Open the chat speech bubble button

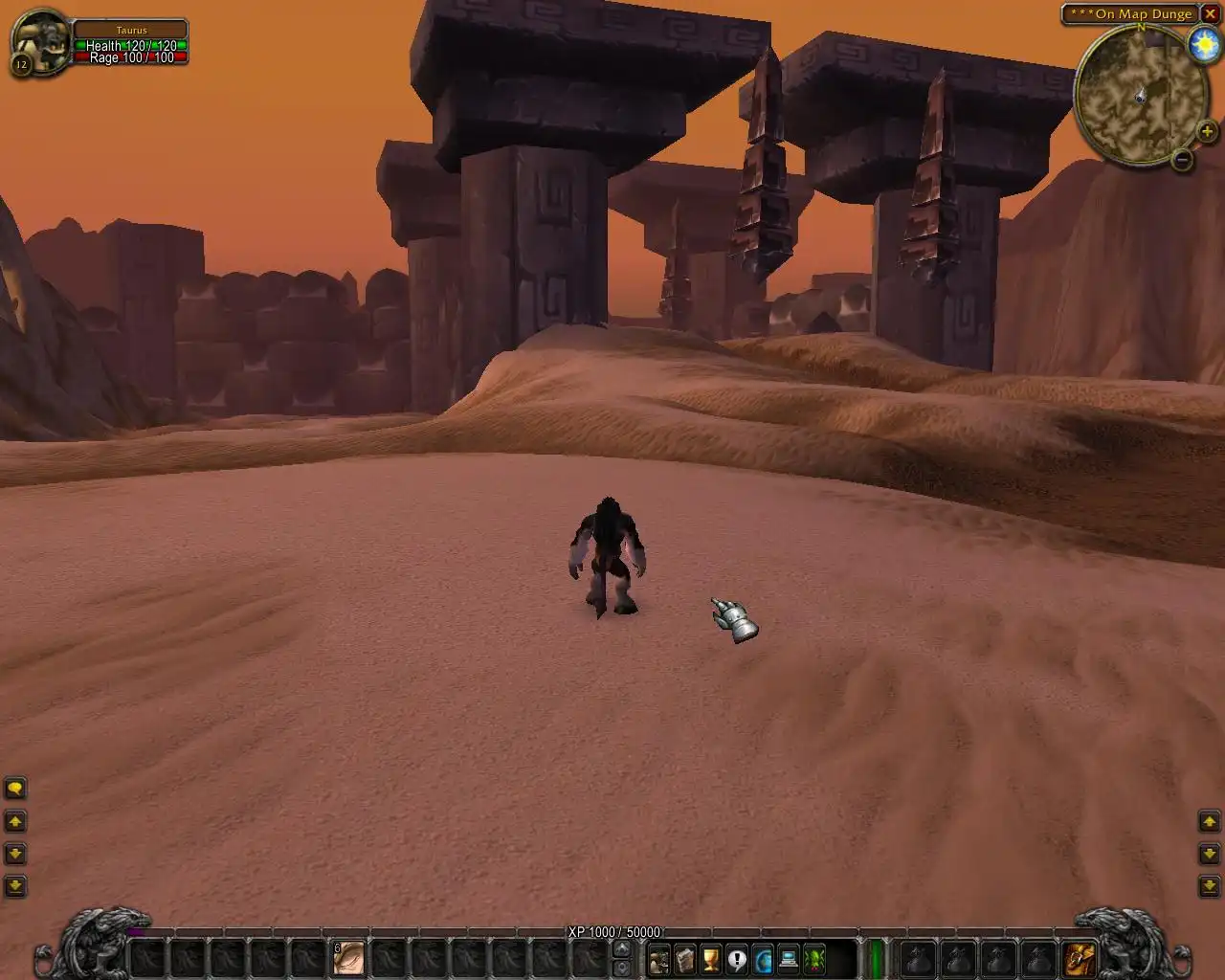pyautogui.click(x=15, y=789)
